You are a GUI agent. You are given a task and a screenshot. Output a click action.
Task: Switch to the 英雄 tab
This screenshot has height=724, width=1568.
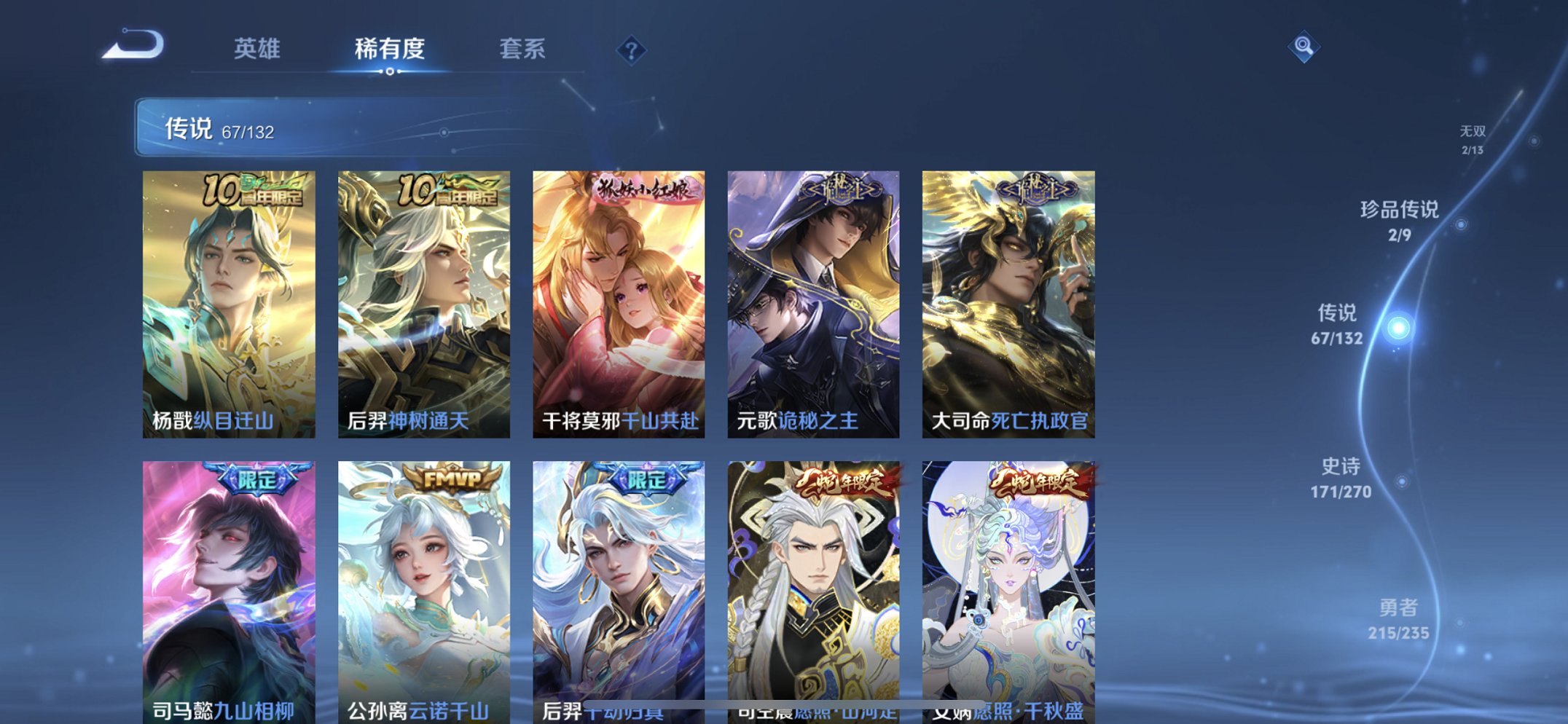tap(256, 50)
